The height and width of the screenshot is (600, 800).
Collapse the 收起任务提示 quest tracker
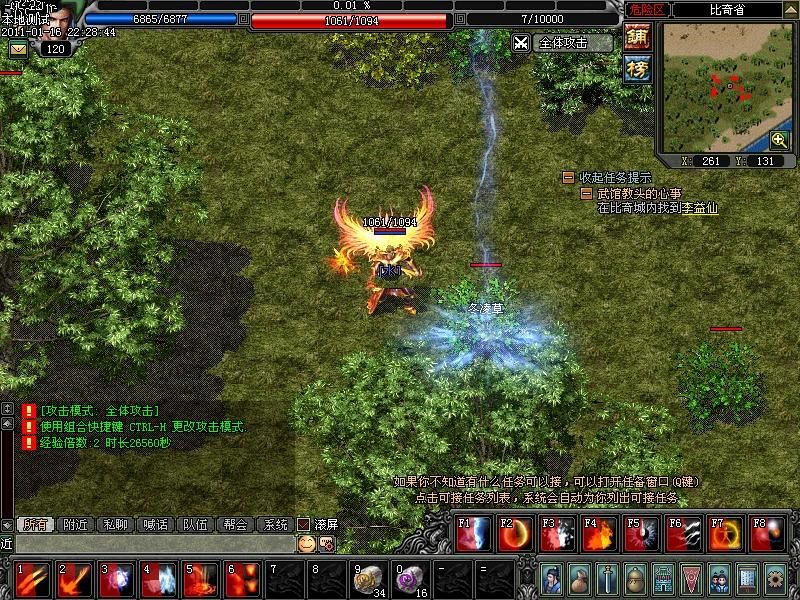[568, 177]
